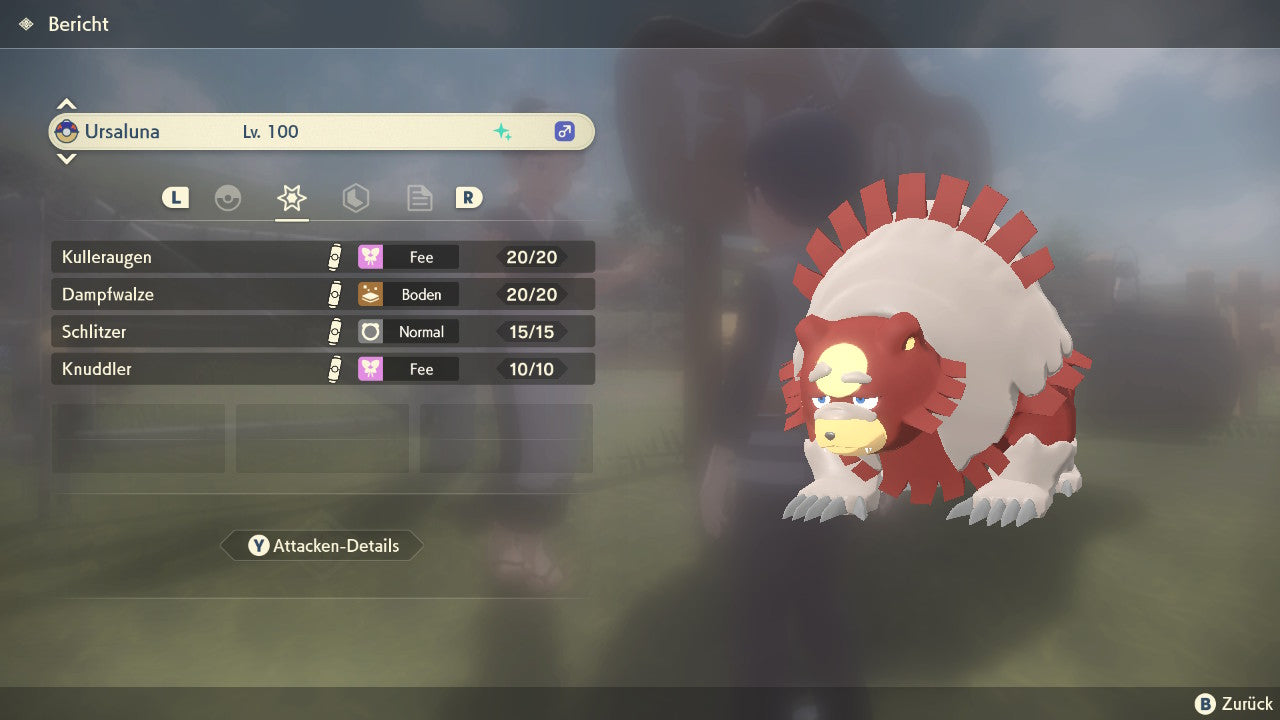Image resolution: width=1280 pixels, height=720 pixels.
Task: Open the star-shaped moves tab
Action: pyautogui.click(x=292, y=198)
